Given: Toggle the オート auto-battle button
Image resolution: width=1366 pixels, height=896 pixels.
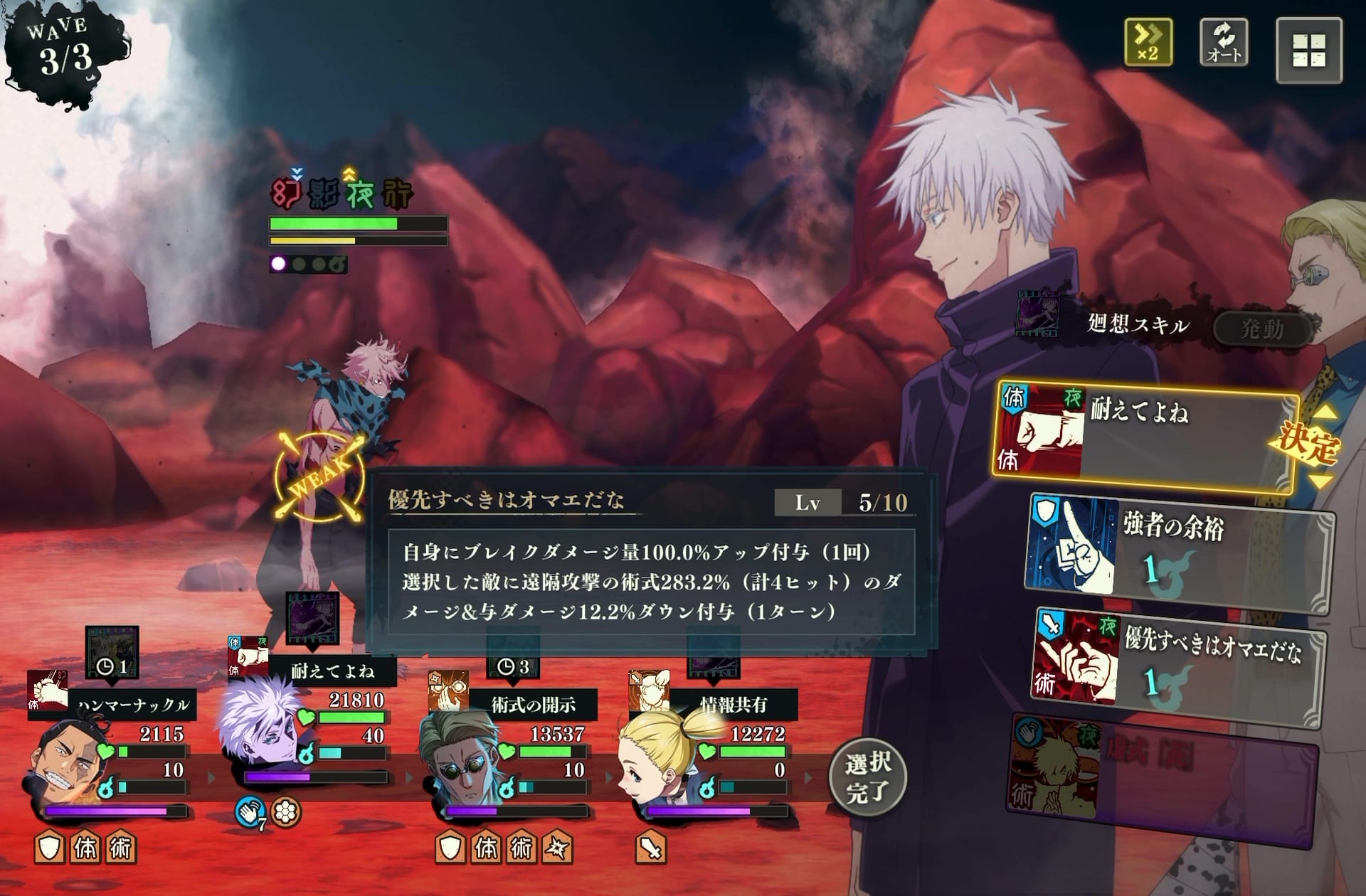Looking at the screenshot, I should coord(1223,42).
